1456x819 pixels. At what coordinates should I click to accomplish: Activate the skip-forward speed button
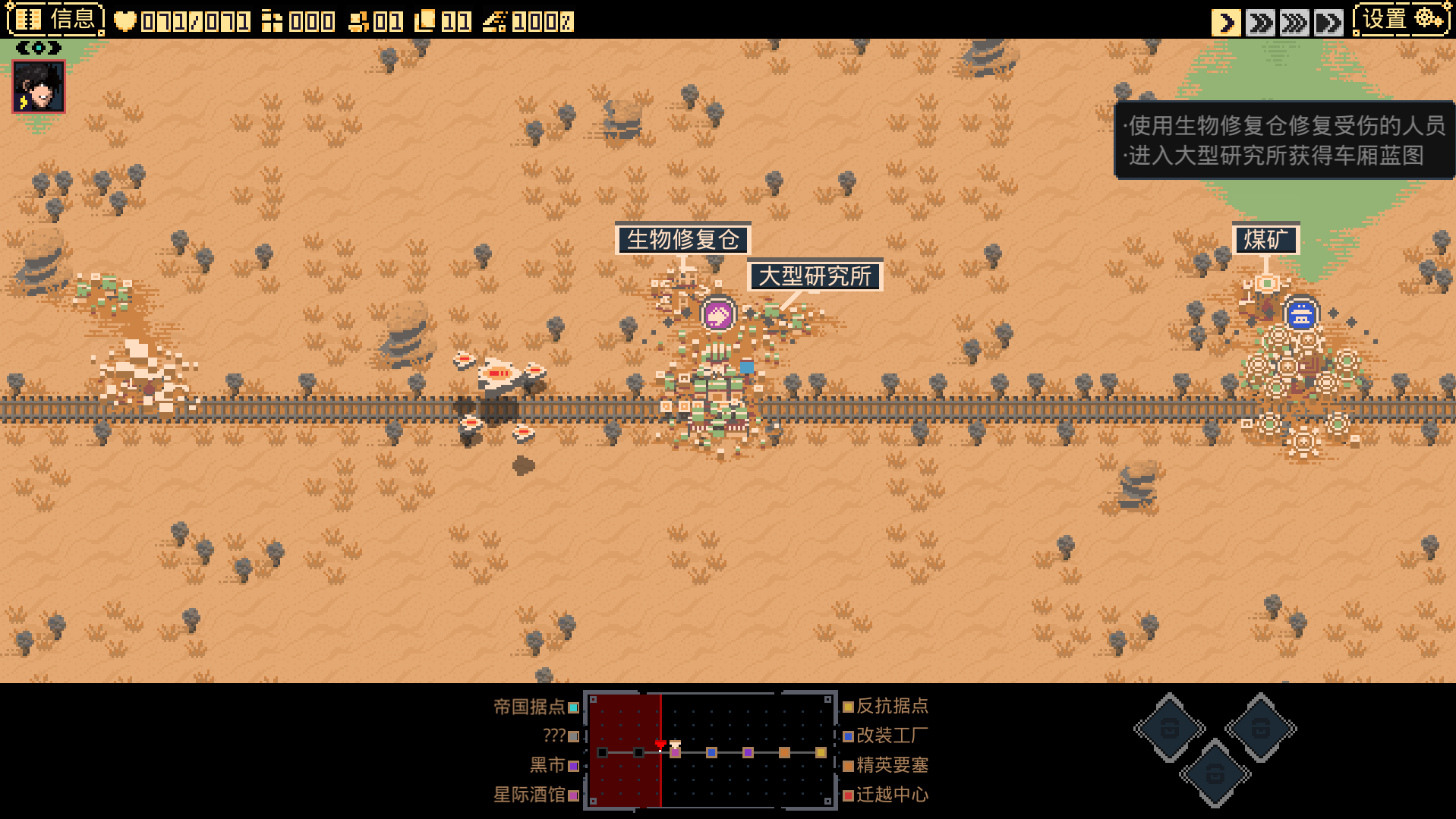tap(1328, 22)
